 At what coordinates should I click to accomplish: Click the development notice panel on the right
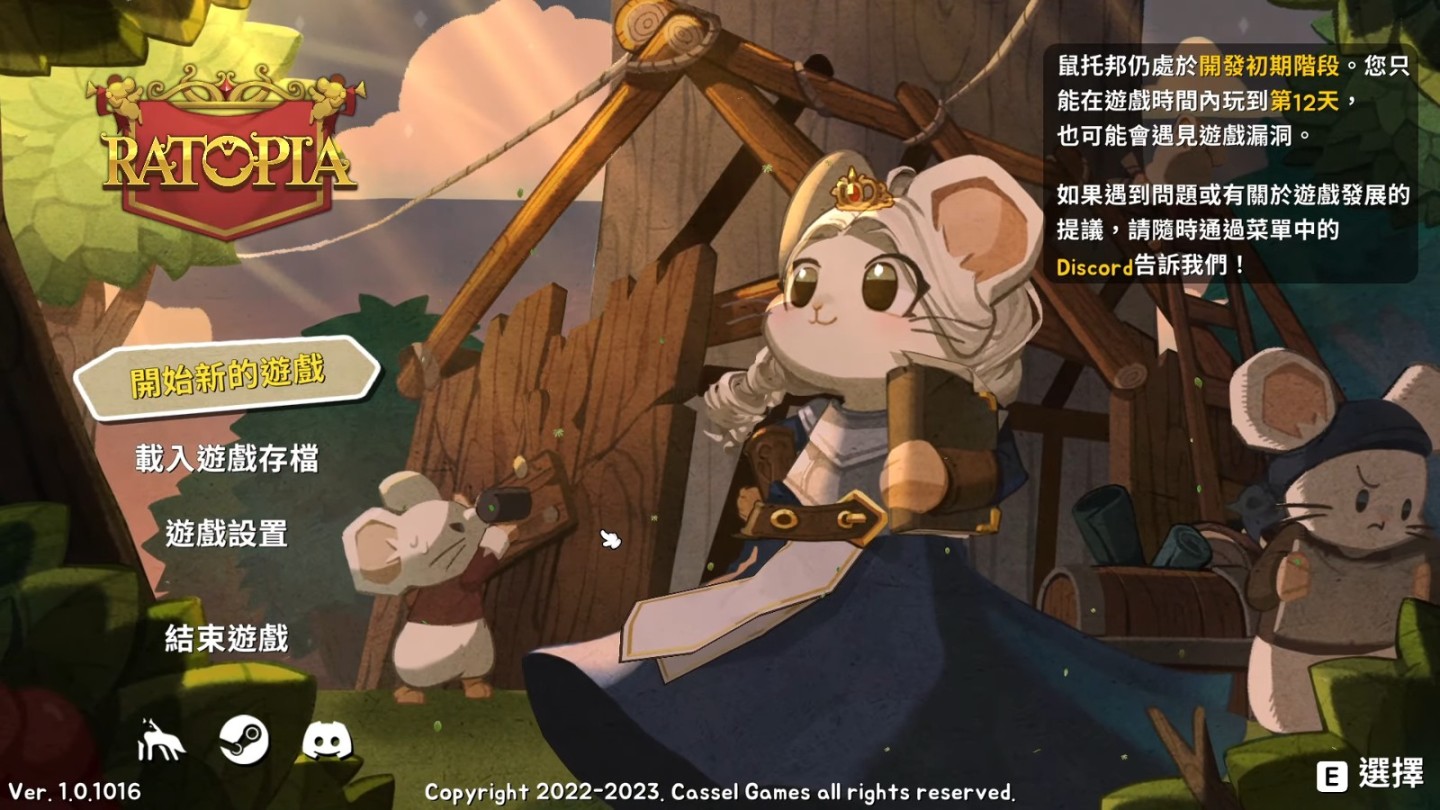coord(1239,165)
